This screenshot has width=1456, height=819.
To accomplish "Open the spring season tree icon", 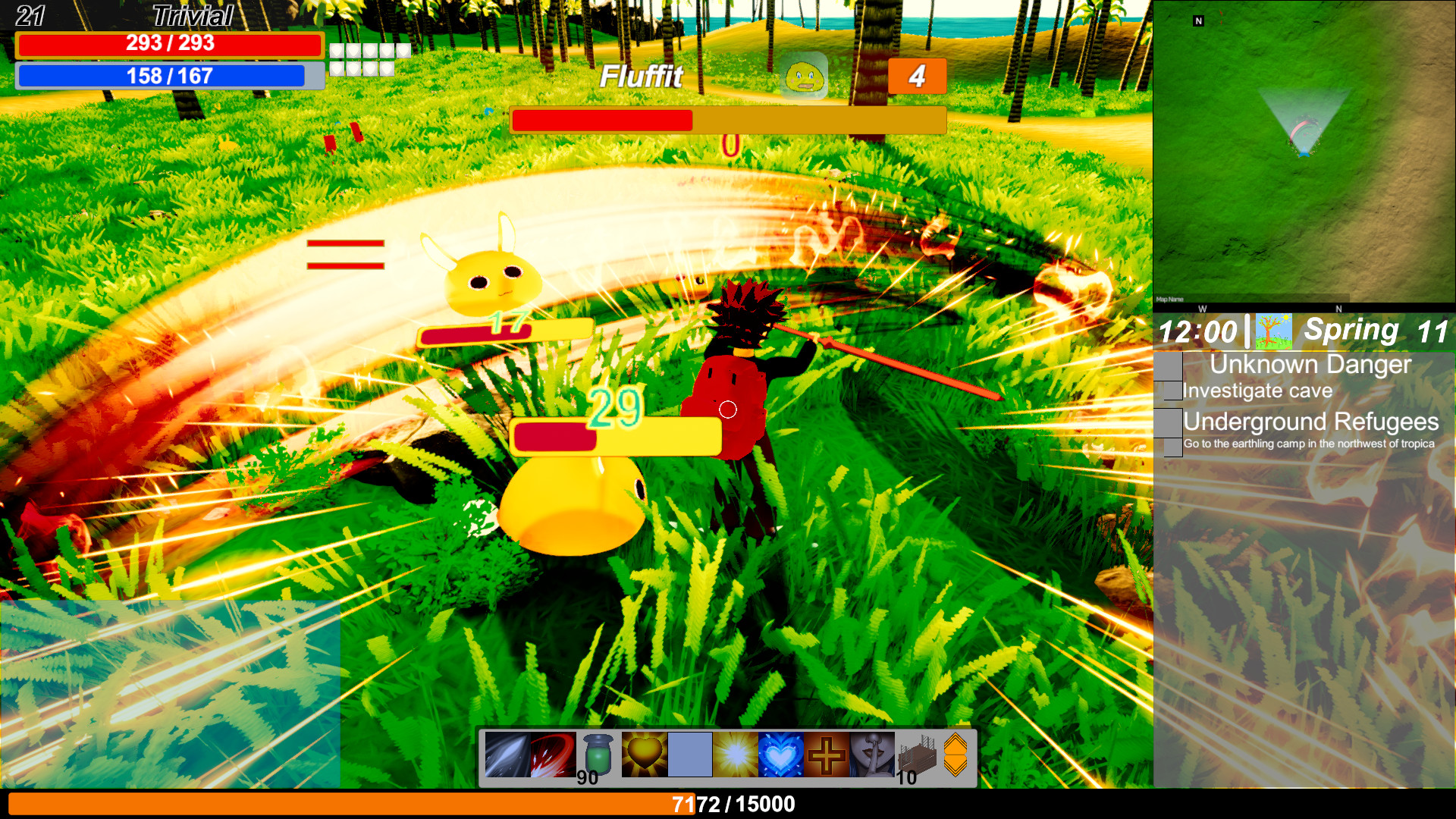I will (1274, 331).
